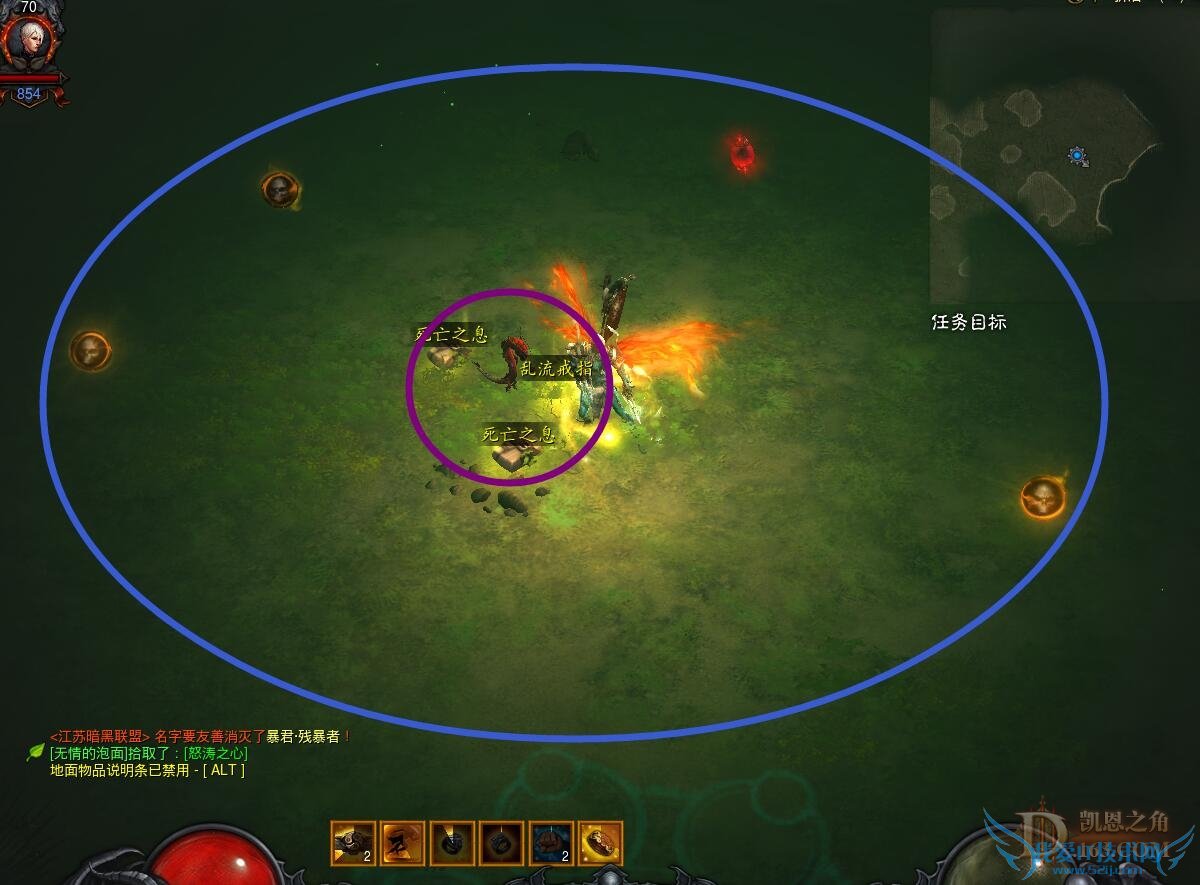Trigger the blue-background fist skill

551,843
